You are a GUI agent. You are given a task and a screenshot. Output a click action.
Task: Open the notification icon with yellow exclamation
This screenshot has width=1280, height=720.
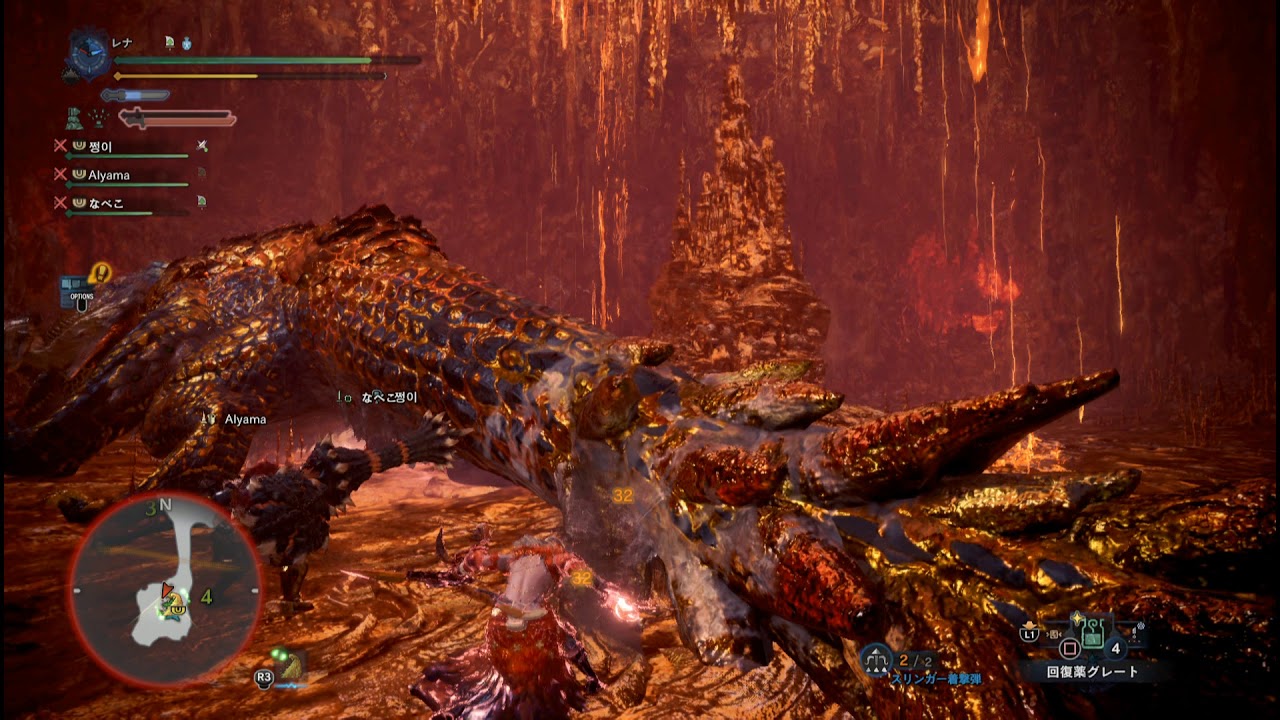[100, 272]
